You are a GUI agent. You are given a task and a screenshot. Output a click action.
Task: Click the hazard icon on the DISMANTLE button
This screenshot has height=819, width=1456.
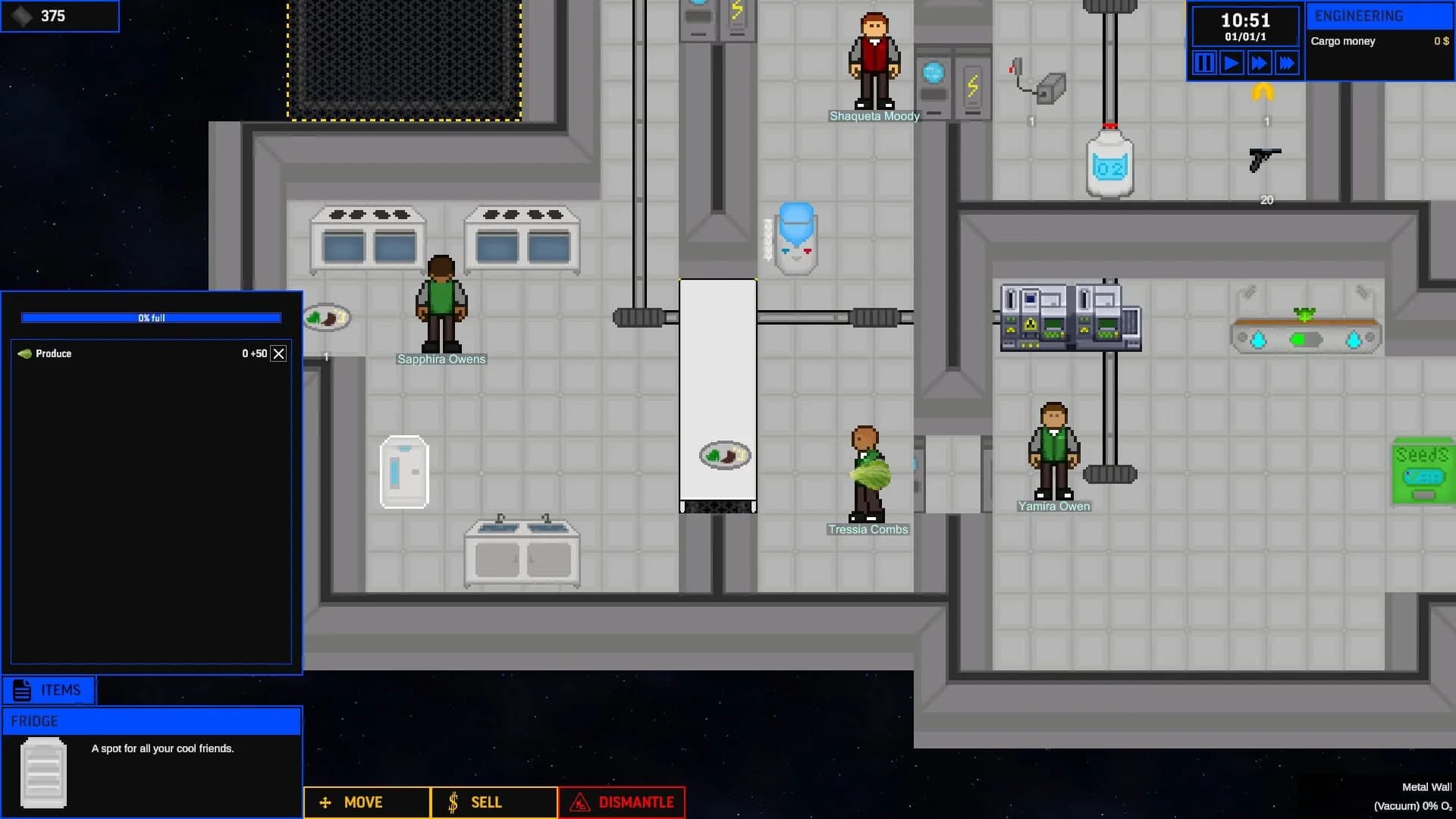pos(580,802)
